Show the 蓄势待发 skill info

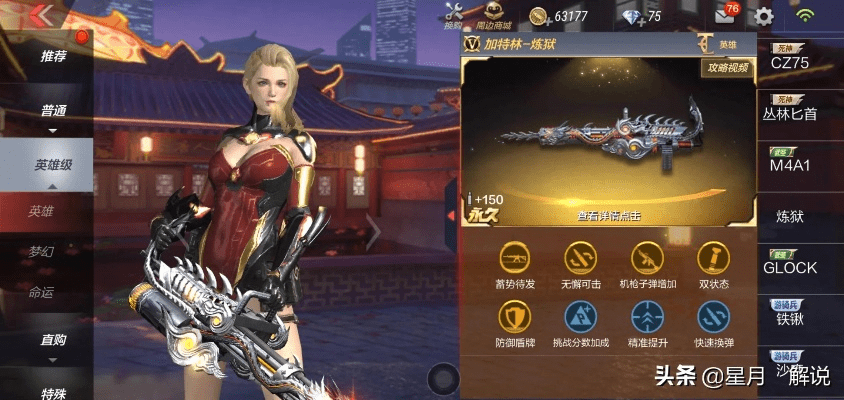[x=515, y=265]
